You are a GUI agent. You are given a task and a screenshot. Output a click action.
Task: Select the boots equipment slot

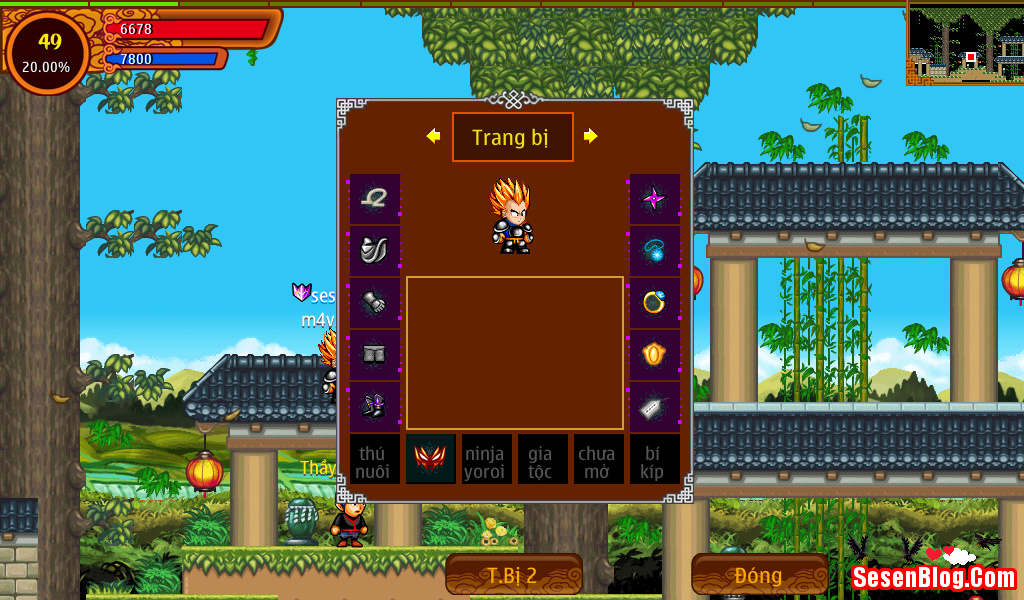(375, 406)
